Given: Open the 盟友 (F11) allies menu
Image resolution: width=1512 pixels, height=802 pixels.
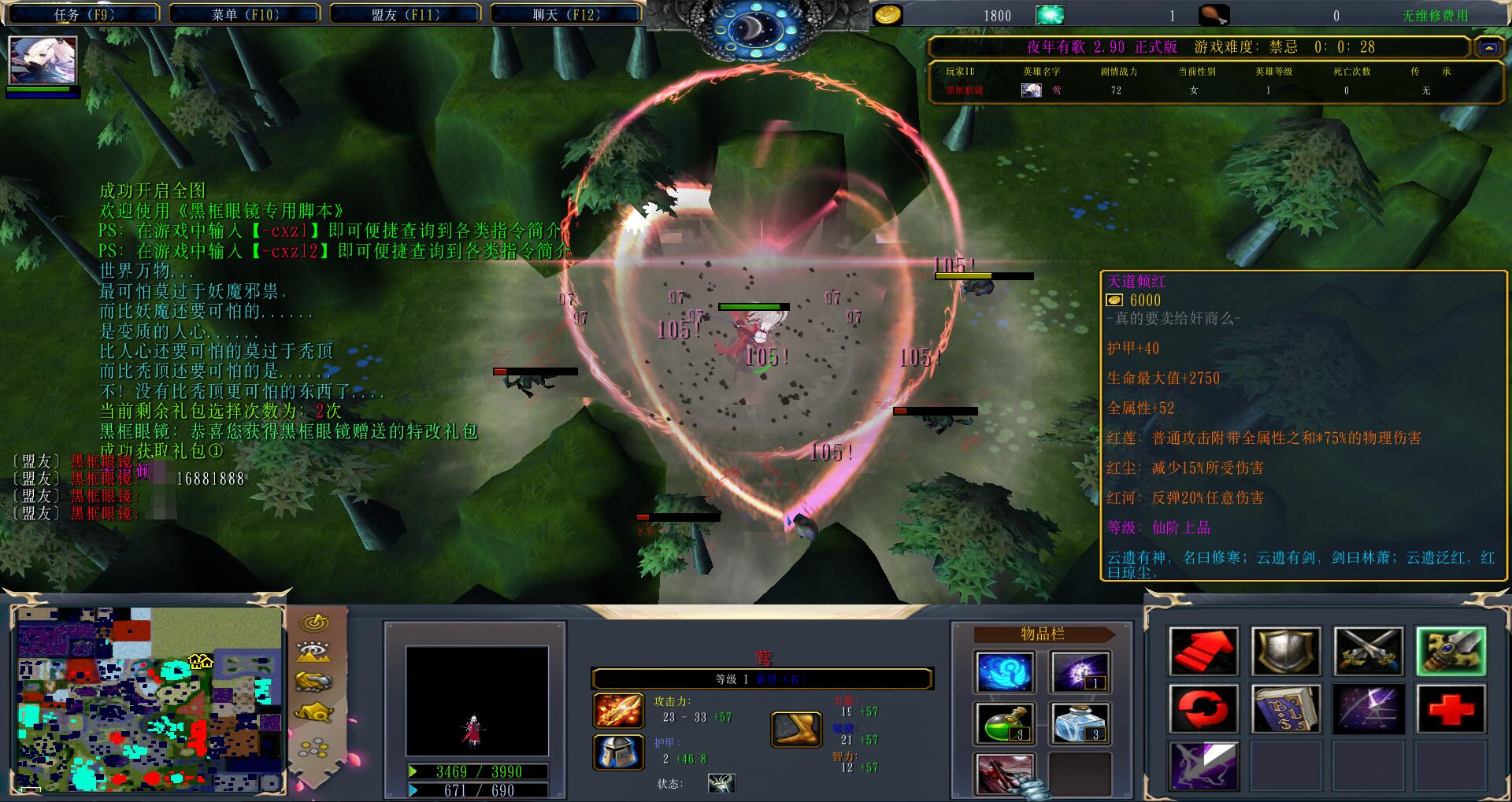Looking at the screenshot, I should click(406, 14).
